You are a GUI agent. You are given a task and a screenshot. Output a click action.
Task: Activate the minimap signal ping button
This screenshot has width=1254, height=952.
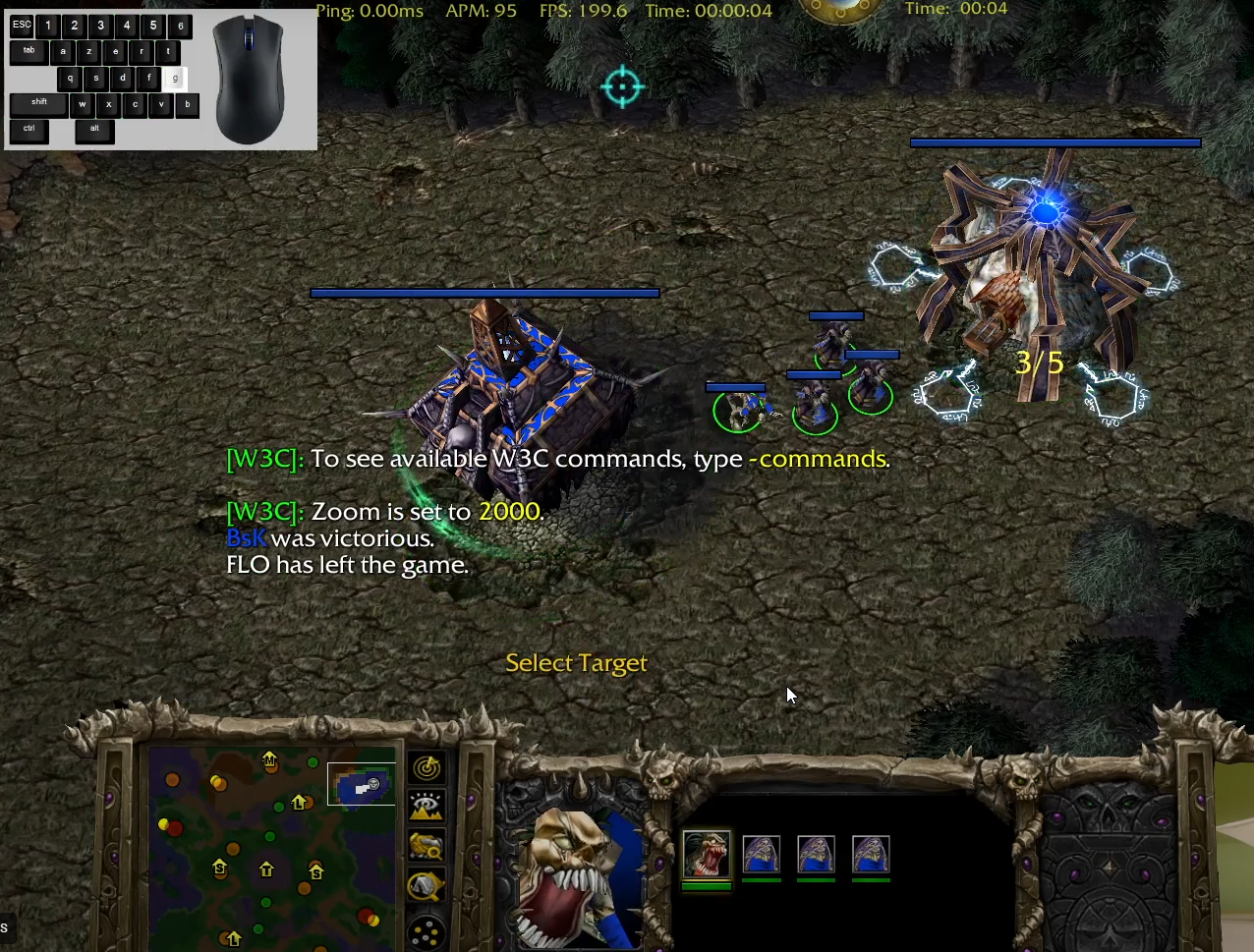[427, 767]
